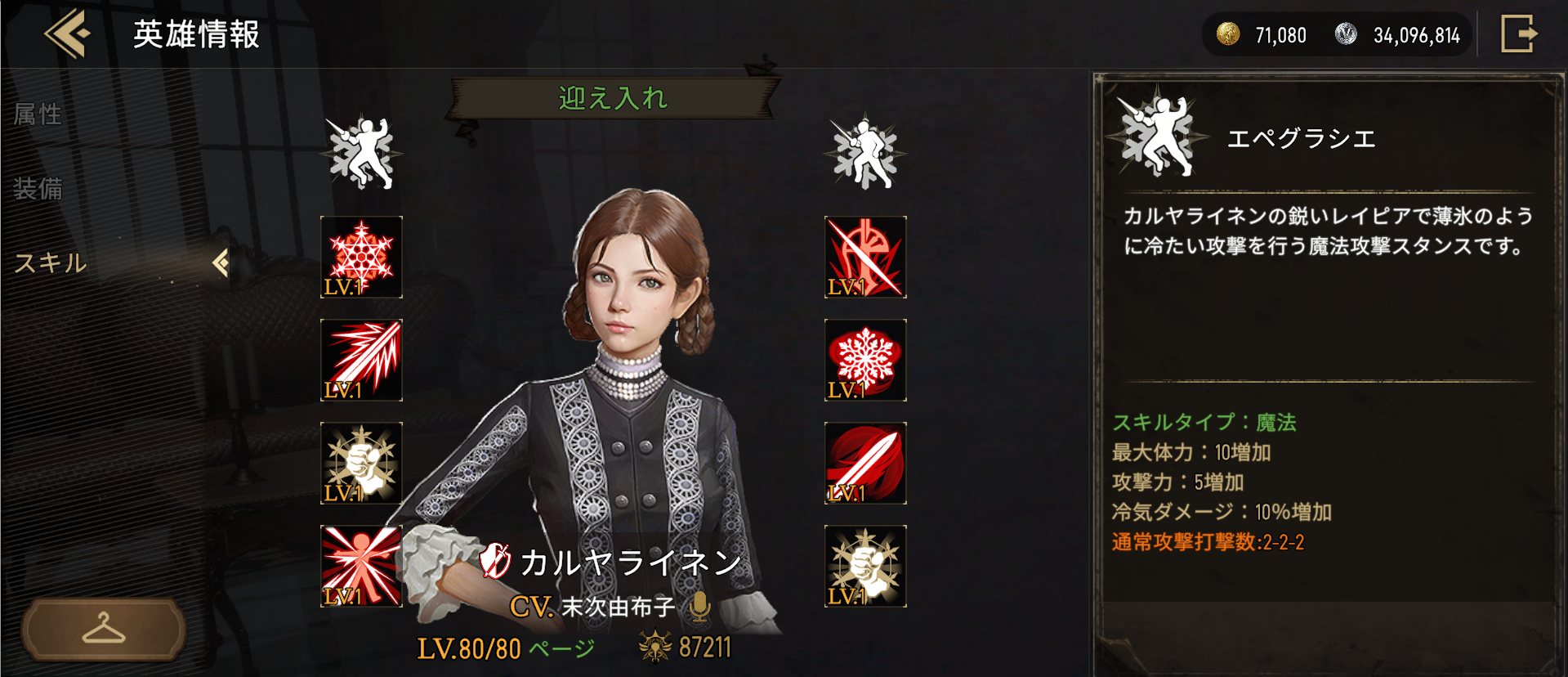Image resolution: width=1568 pixels, height=677 pixels.
Task: Select the red figure ultimate skill icon
Action: click(362, 564)
